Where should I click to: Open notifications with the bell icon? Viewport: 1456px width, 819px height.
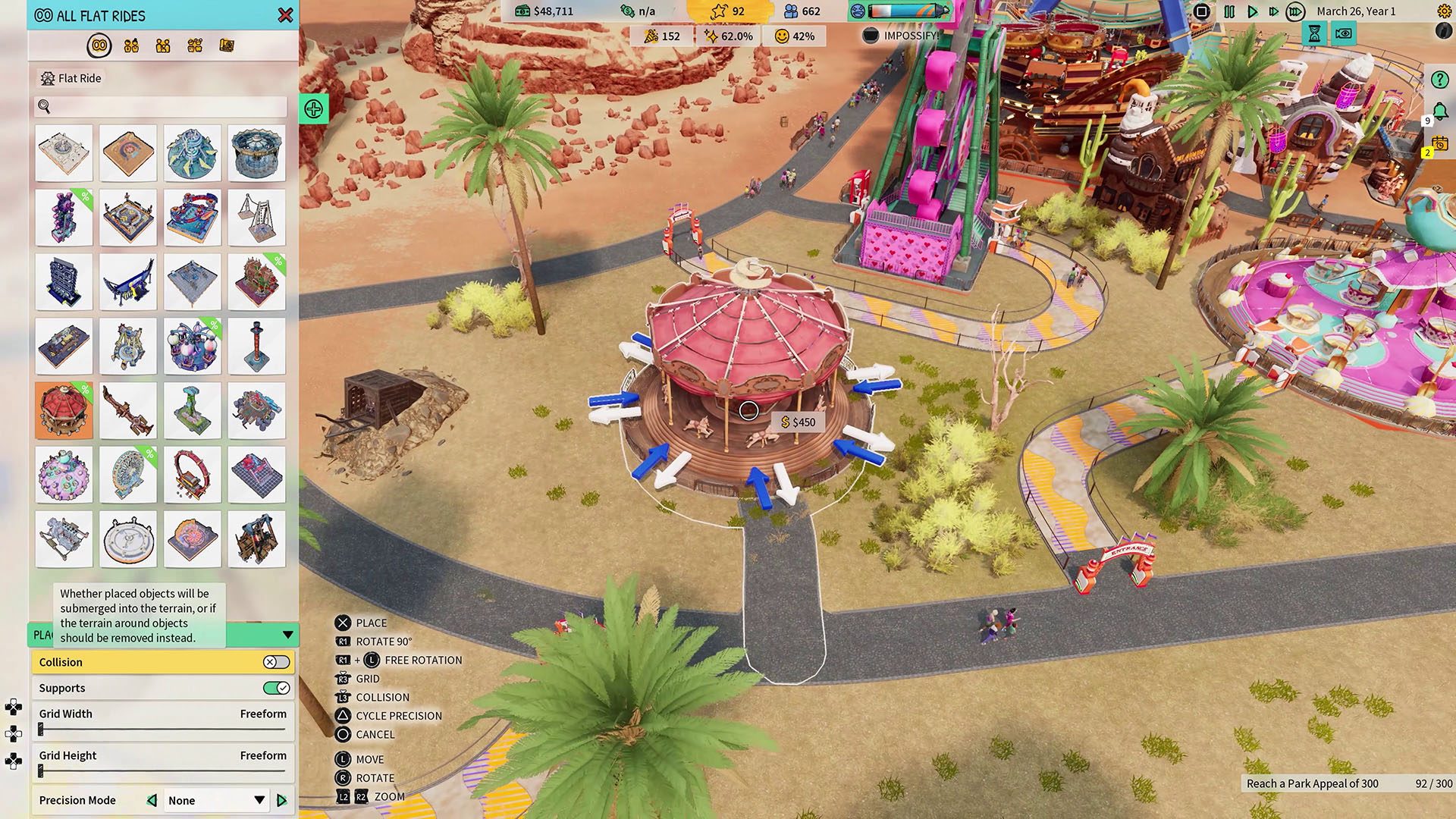pyautogui.click(x=1439, y=111)
